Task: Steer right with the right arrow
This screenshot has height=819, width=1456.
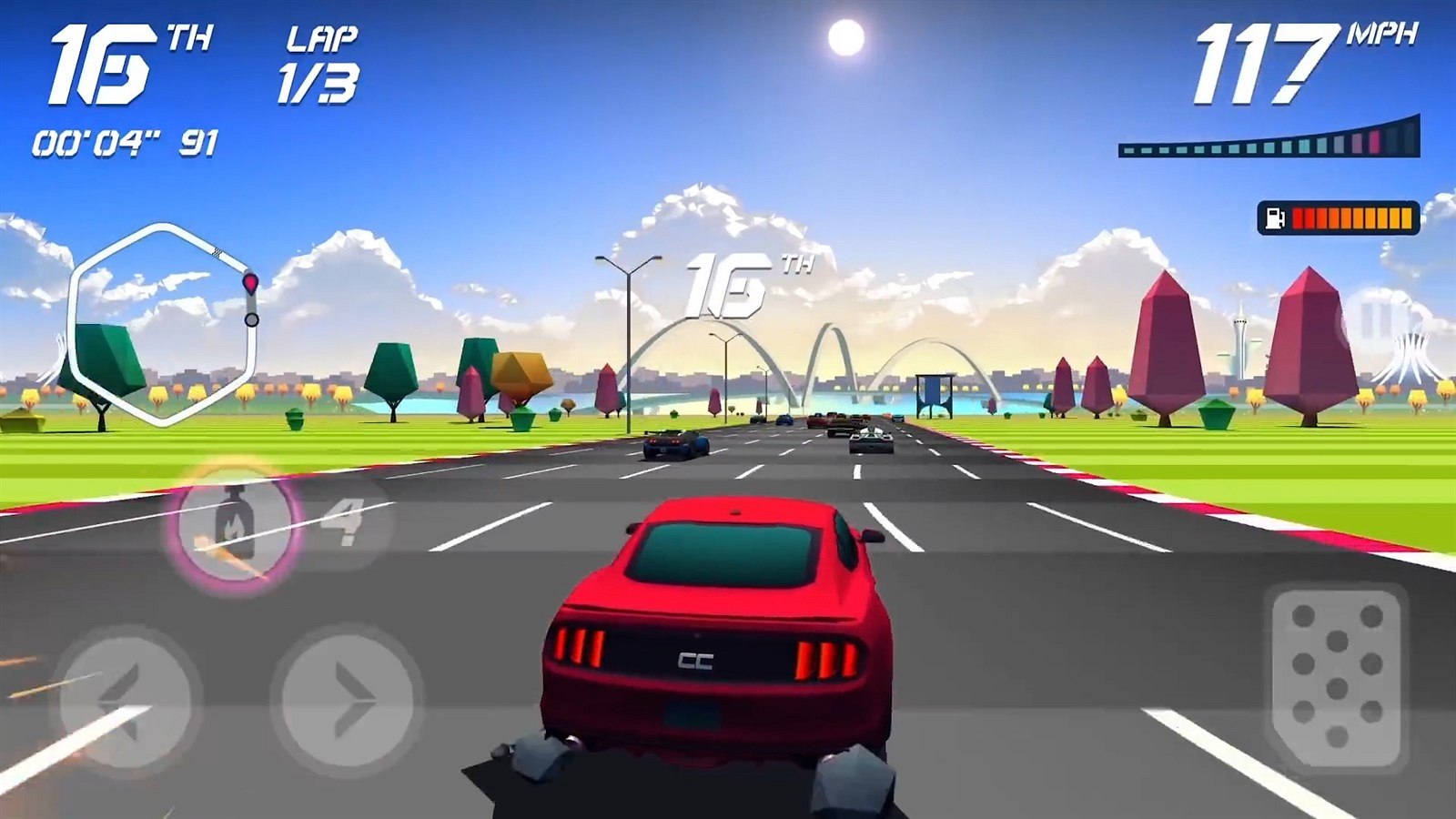Action: coord(347,701)
